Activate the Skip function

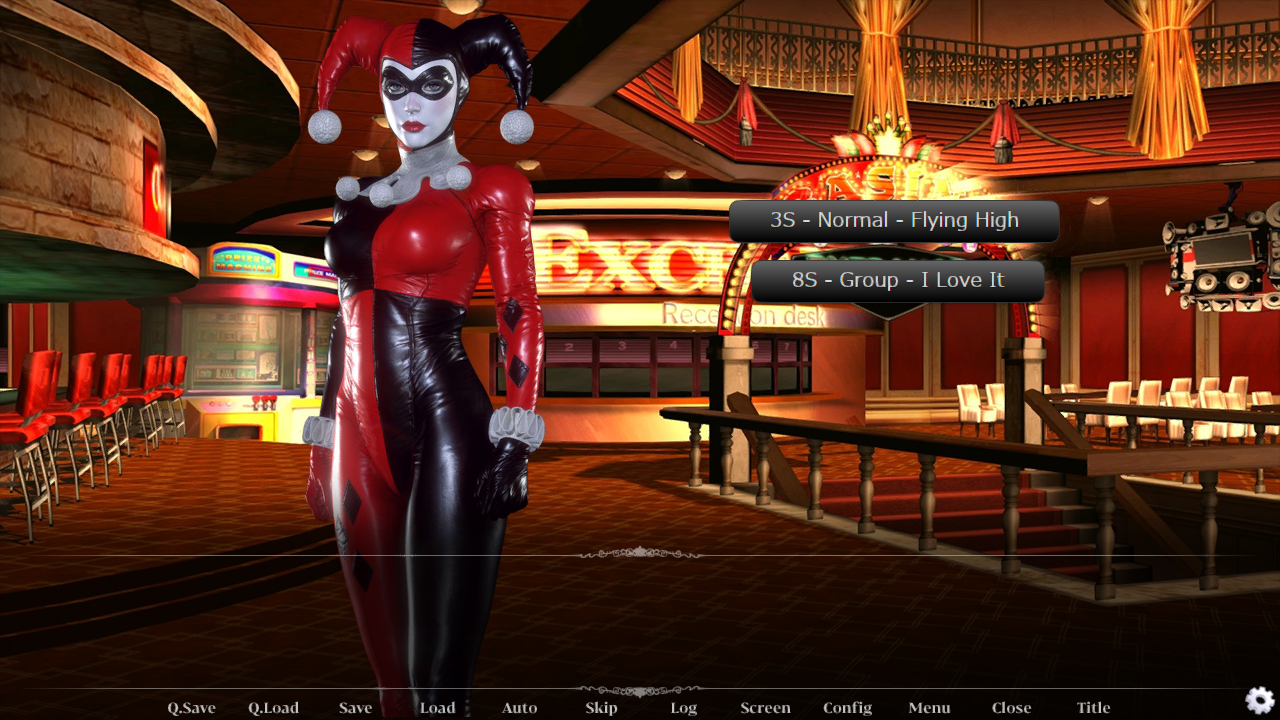click(x=601, y=708)
